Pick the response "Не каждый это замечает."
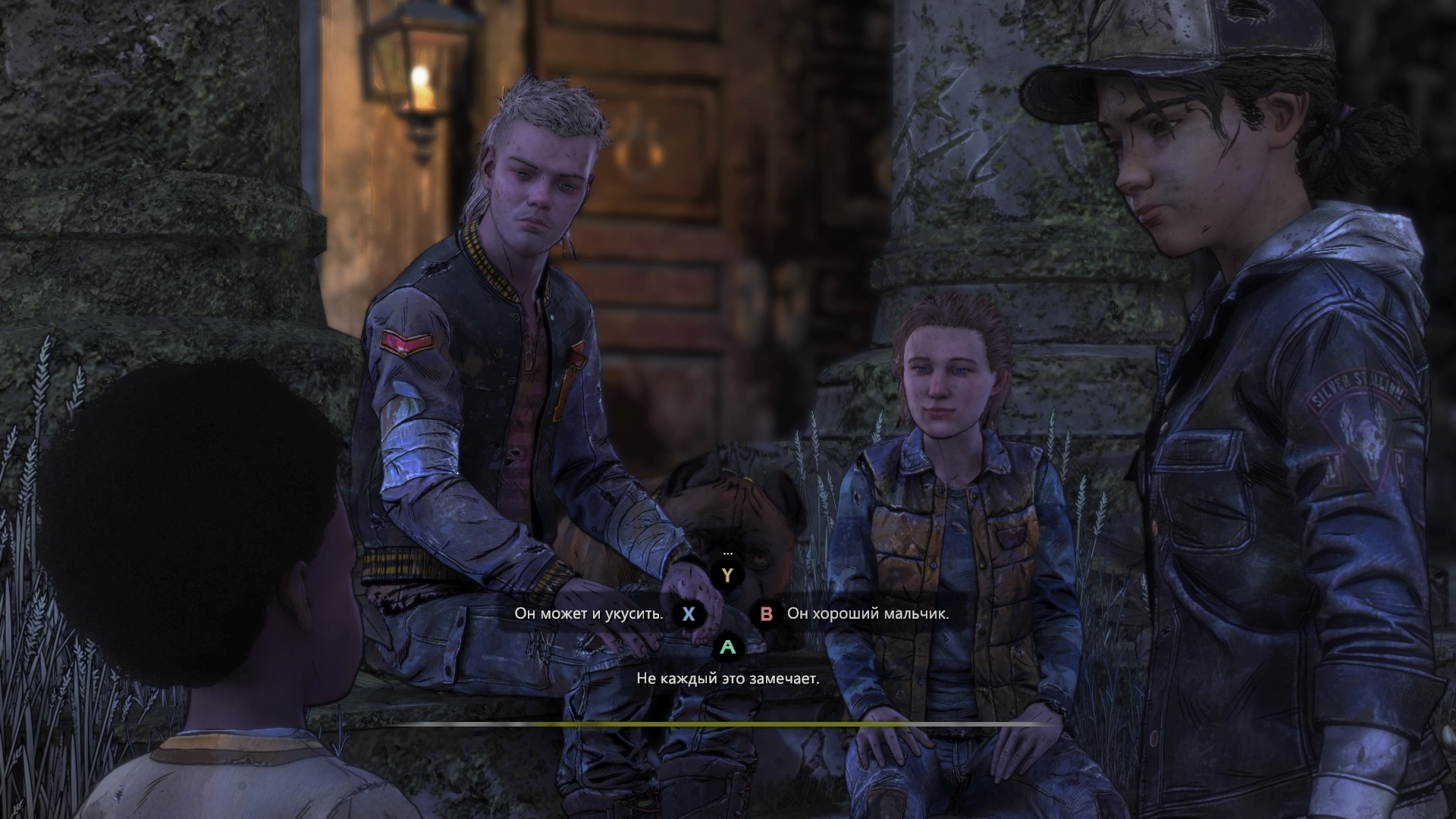The height and width of the screenshot is (819, 1456). pyautogui.click(x=728, y=679)
